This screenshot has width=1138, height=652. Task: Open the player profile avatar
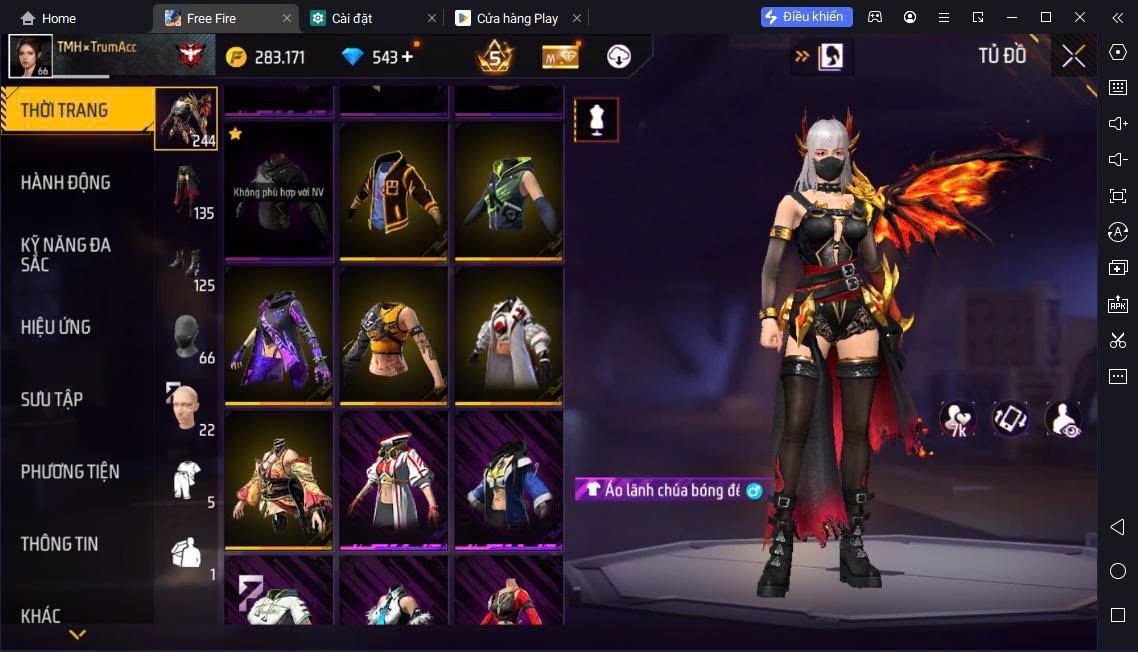coord(30,56)
